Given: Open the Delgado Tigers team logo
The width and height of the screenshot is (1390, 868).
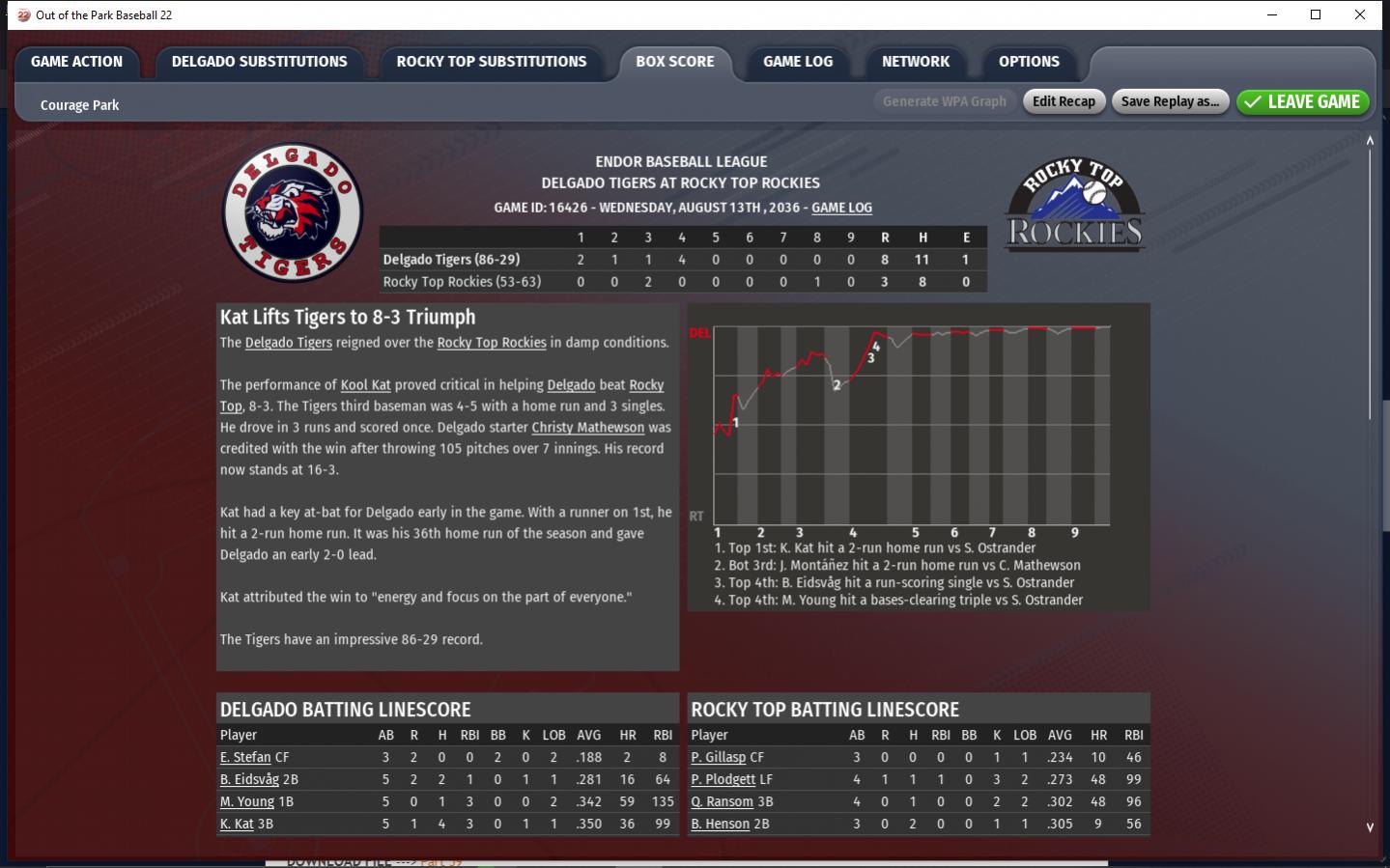Looking at the screenshot, I should (x=293, y=212).
